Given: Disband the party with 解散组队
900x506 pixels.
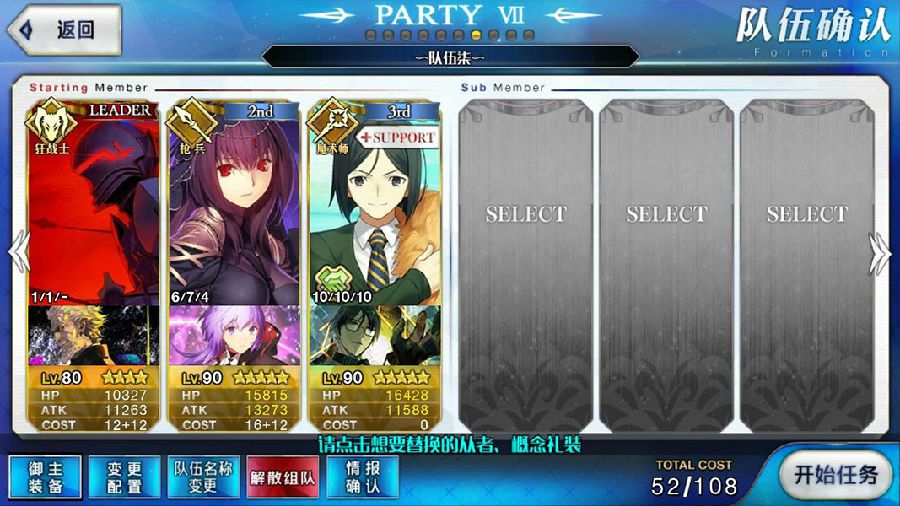Looking at the screenshot, I should pyautogui.click(x=281, y=477).
